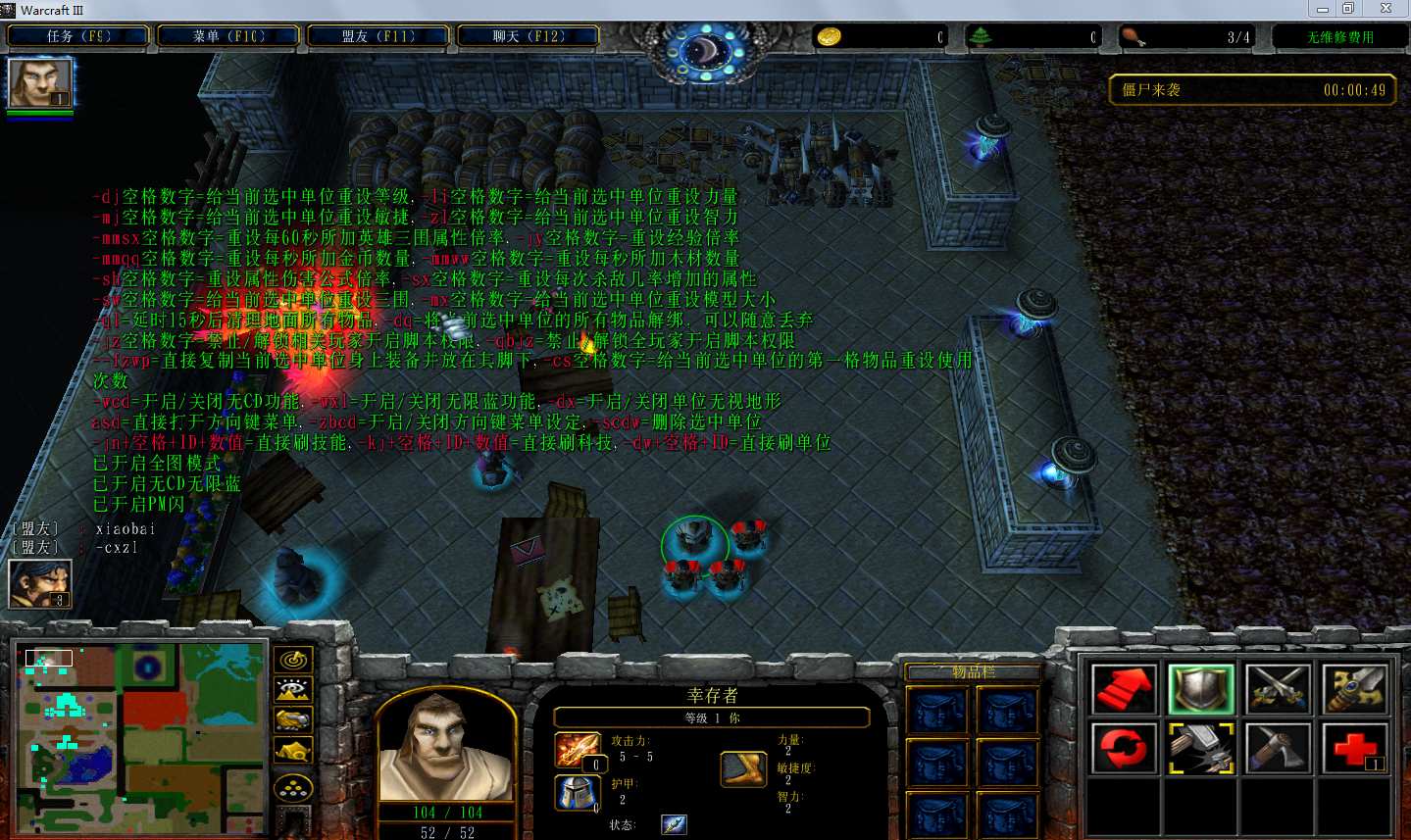1411x840 pixels.
Task: Toggle ally color mode beside the minimap
Action: [293, 721]
